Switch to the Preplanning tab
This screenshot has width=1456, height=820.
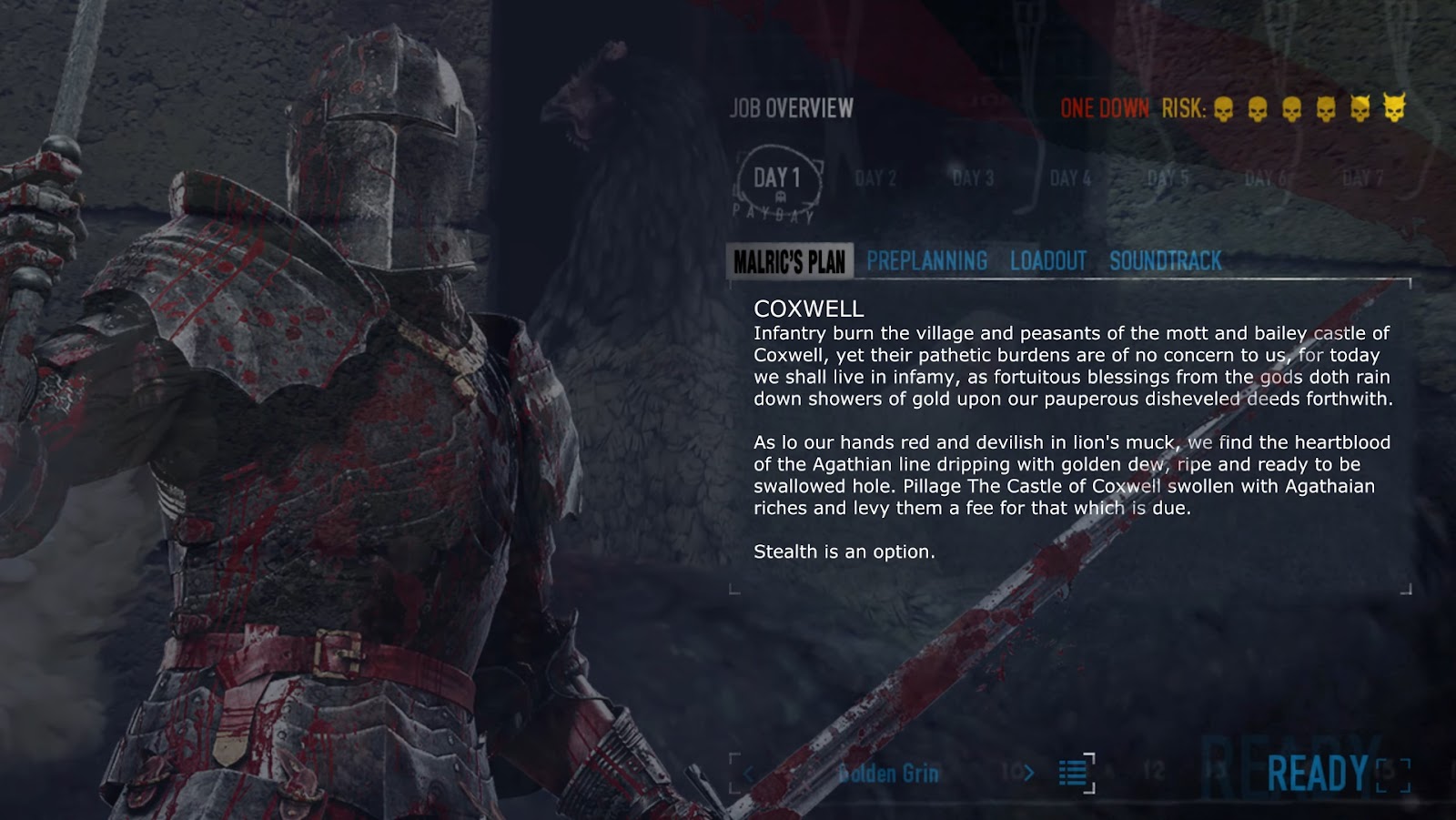pyautogui.click(x=926, y=262)
